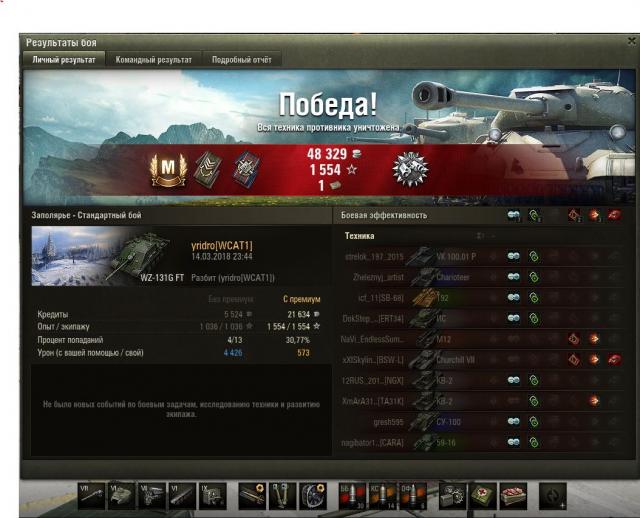The image size is (640, 518).
Task: Click the Техника column header
Action: [360, 236]
